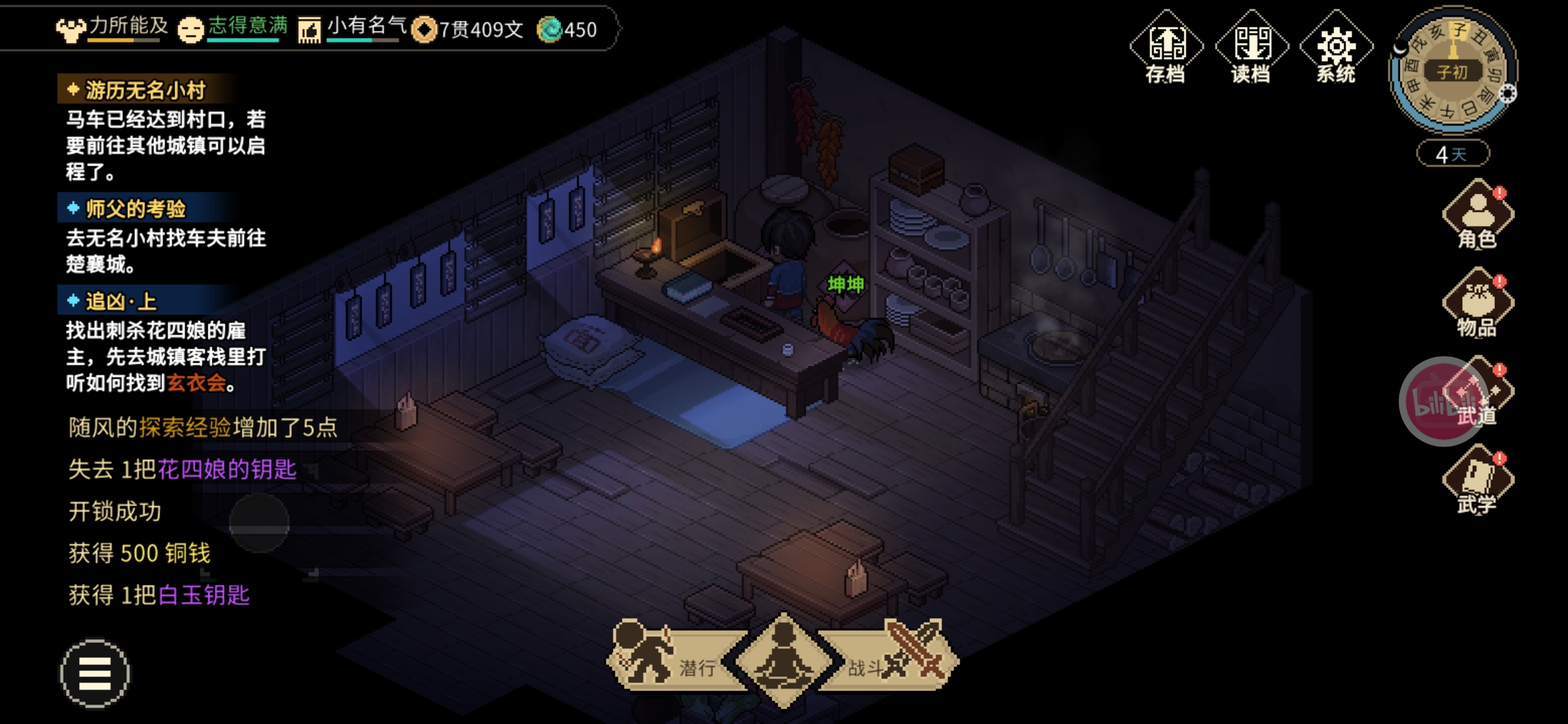The image size is (1568, 724).
Task: Open the 存档 save menu
Action: tap(1166, 48)
